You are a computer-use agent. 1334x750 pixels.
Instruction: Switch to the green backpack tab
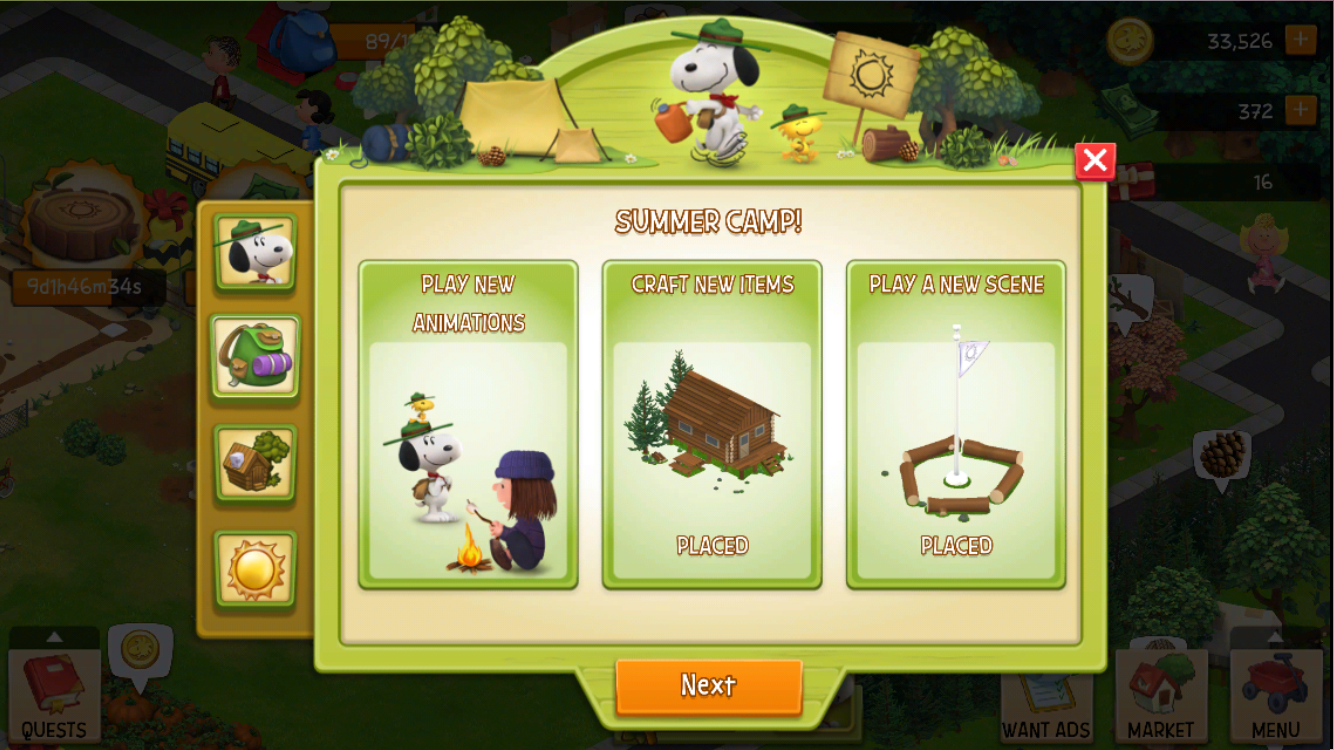point(255,357)
